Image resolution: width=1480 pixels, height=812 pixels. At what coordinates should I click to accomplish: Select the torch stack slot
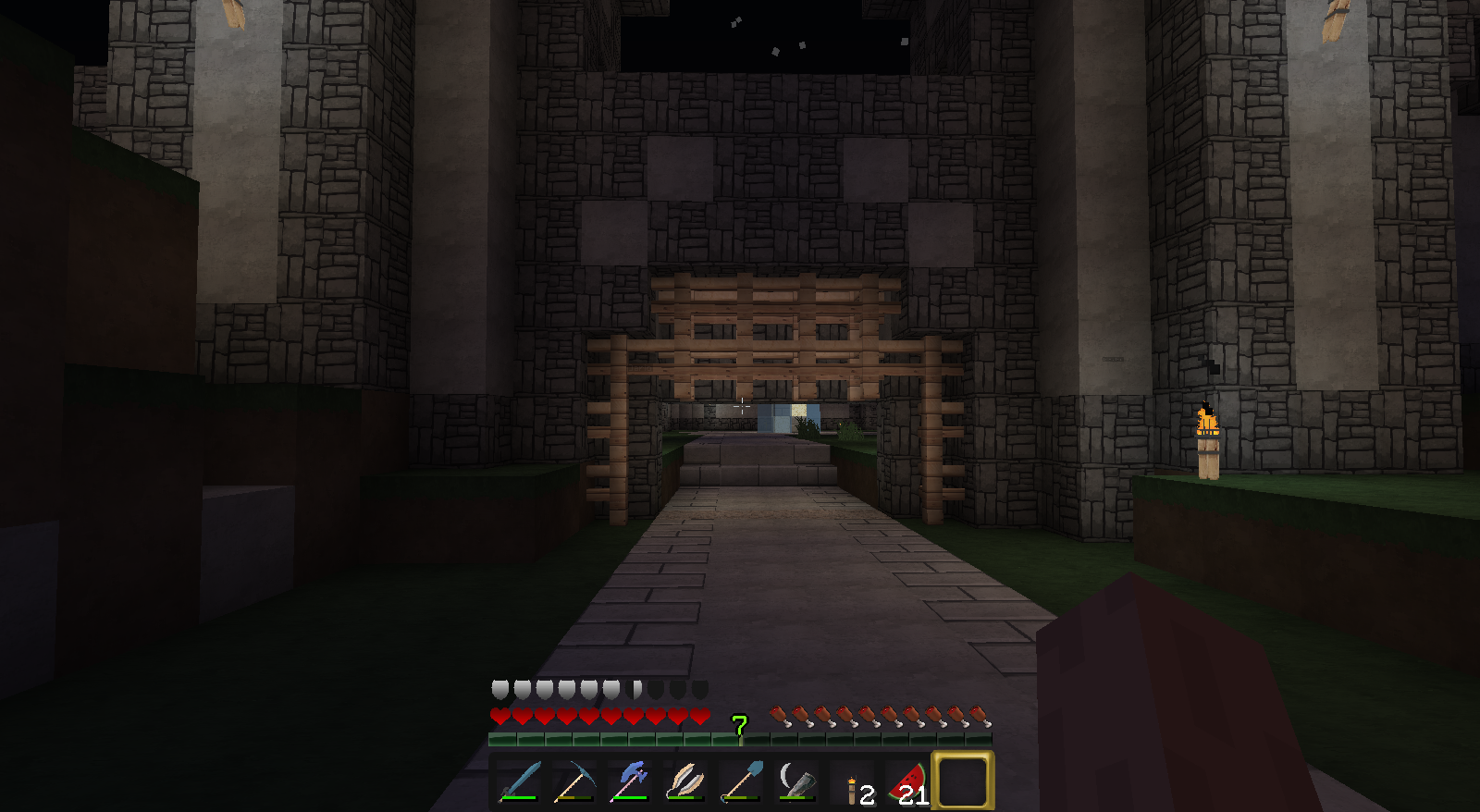854,783
